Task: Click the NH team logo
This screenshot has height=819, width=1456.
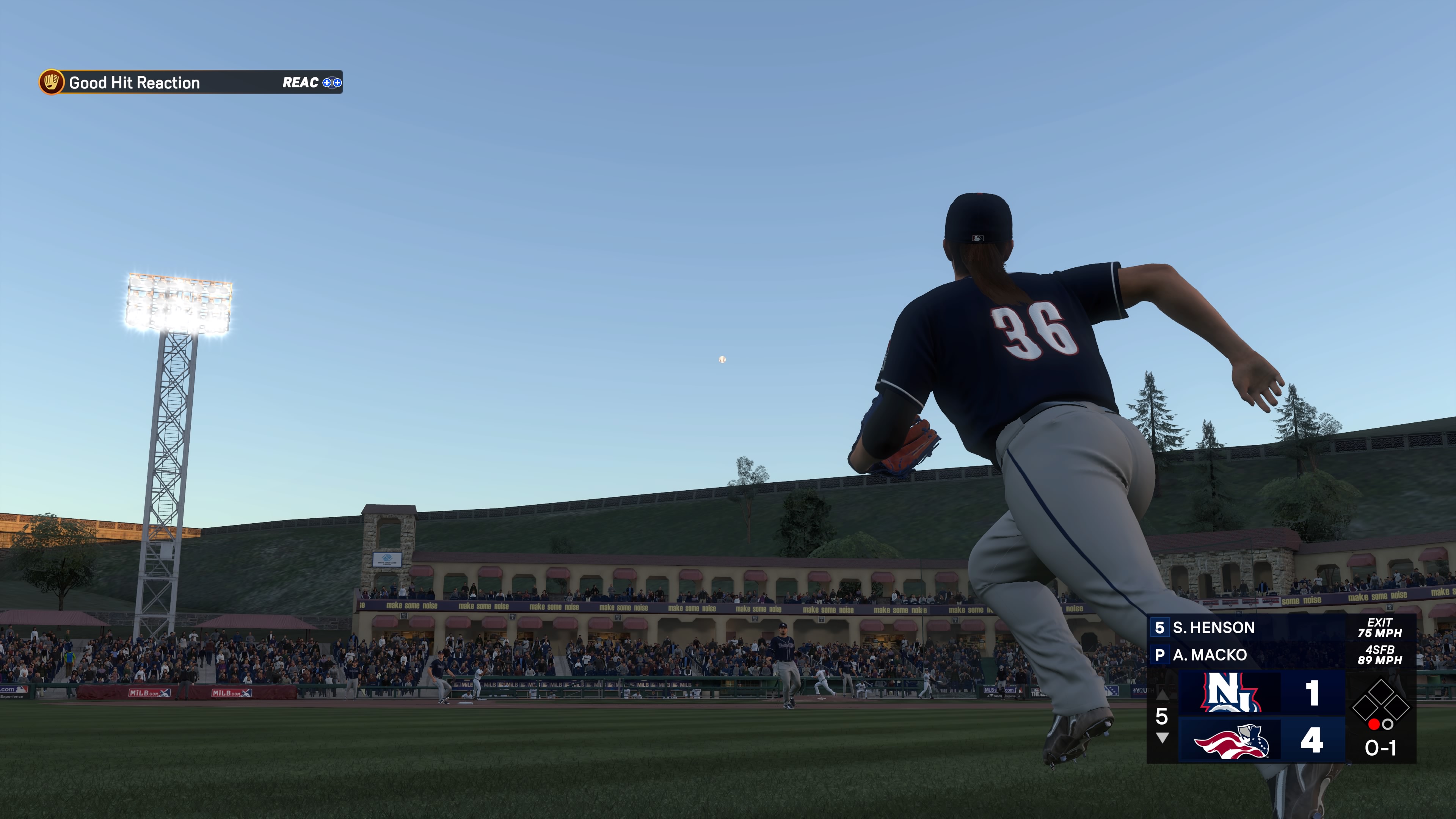Action: click(x=1230, y=692)
